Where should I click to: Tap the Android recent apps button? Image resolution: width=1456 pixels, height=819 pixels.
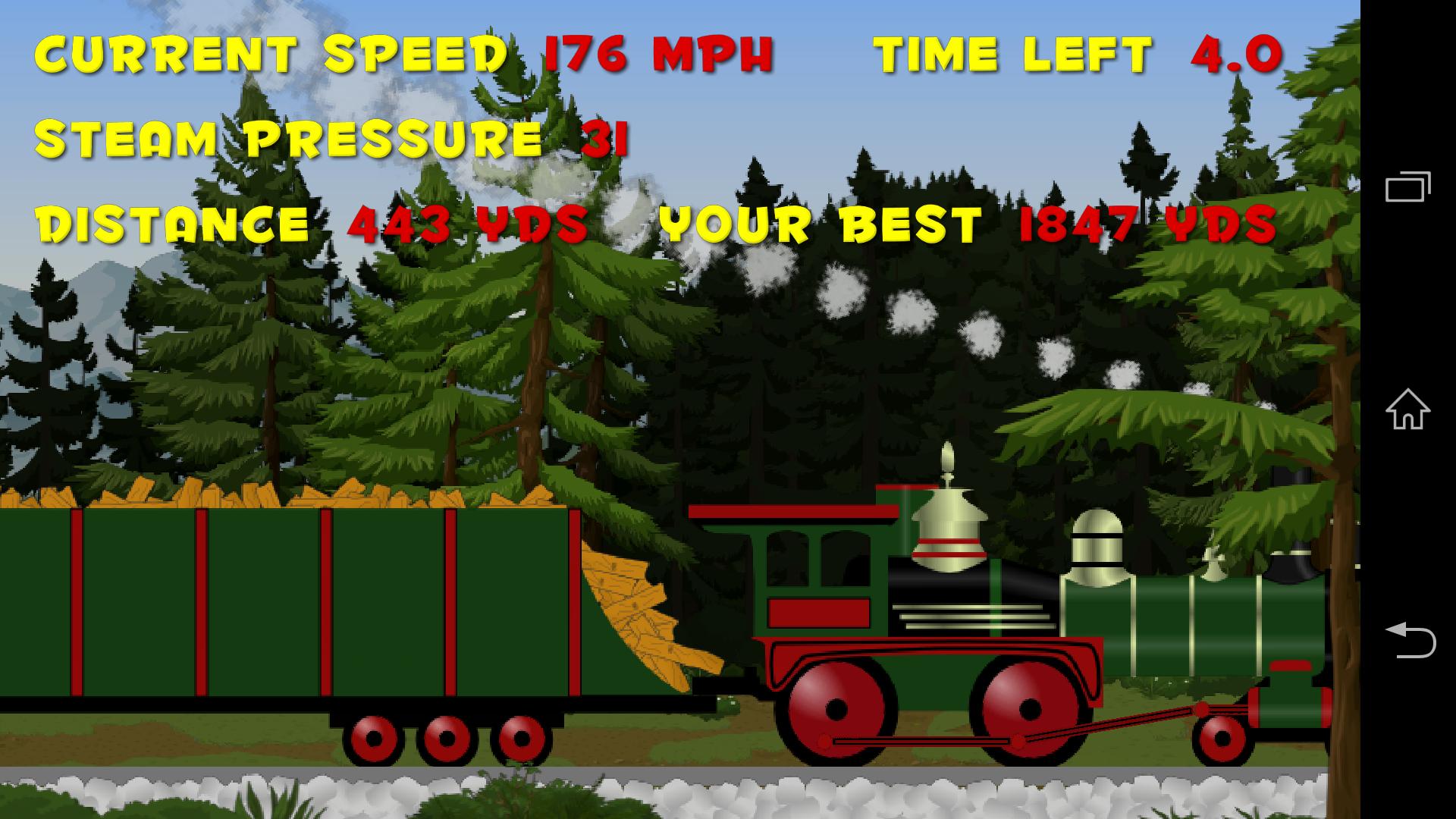tap(1407, 187)
